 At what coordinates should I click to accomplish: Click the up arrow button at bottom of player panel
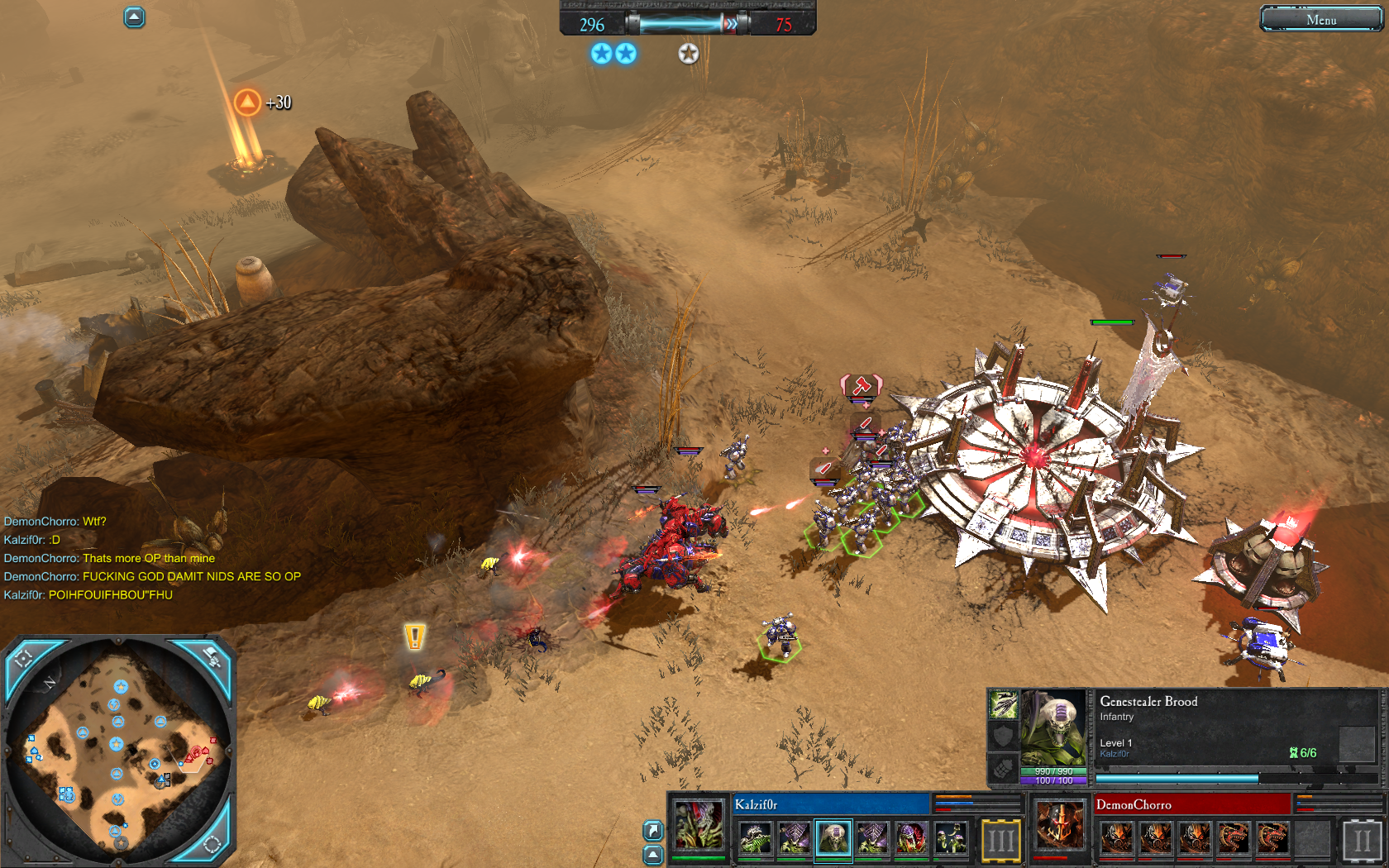click(652, 854)
